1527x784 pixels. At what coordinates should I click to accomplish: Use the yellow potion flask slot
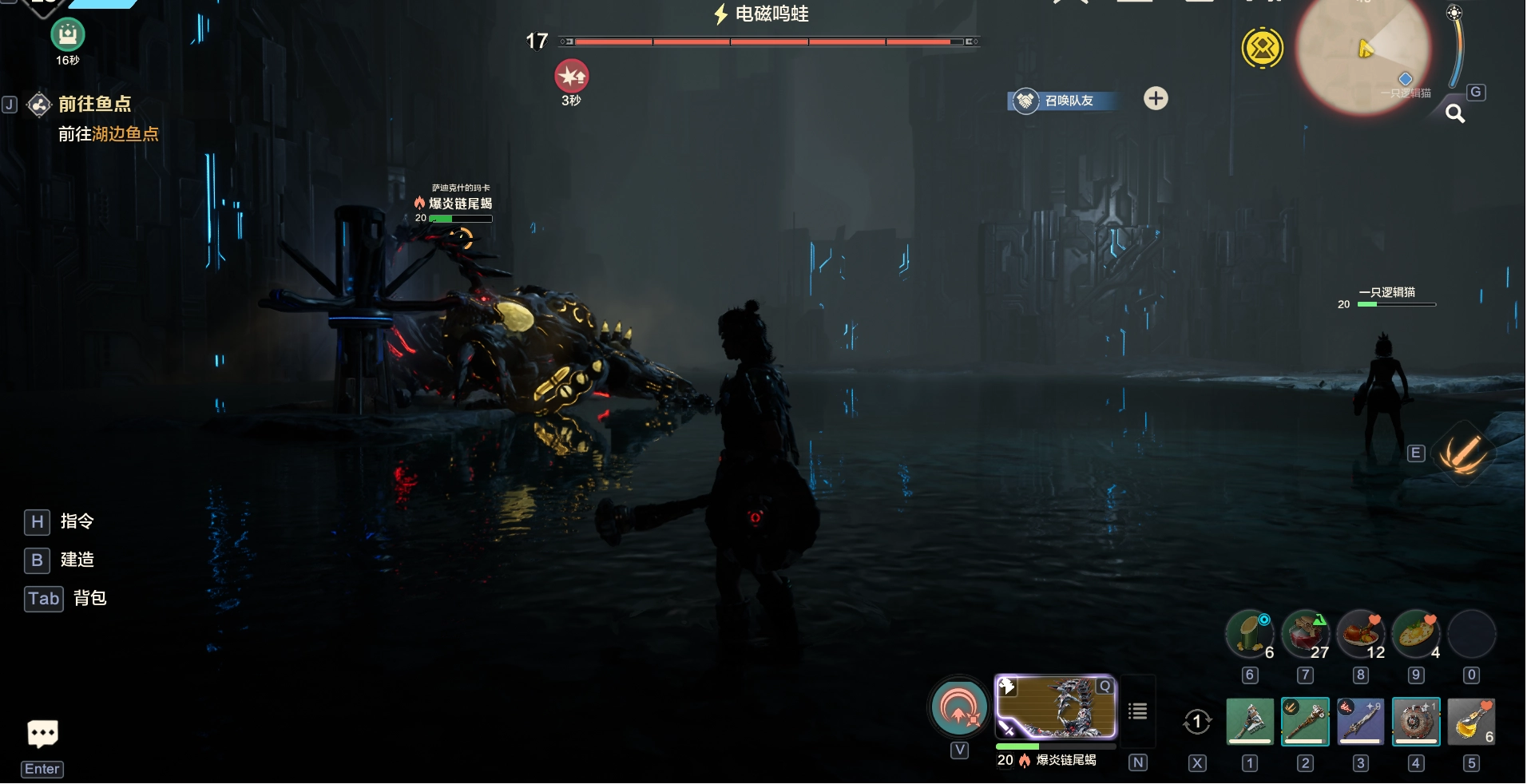point(1470,722)
